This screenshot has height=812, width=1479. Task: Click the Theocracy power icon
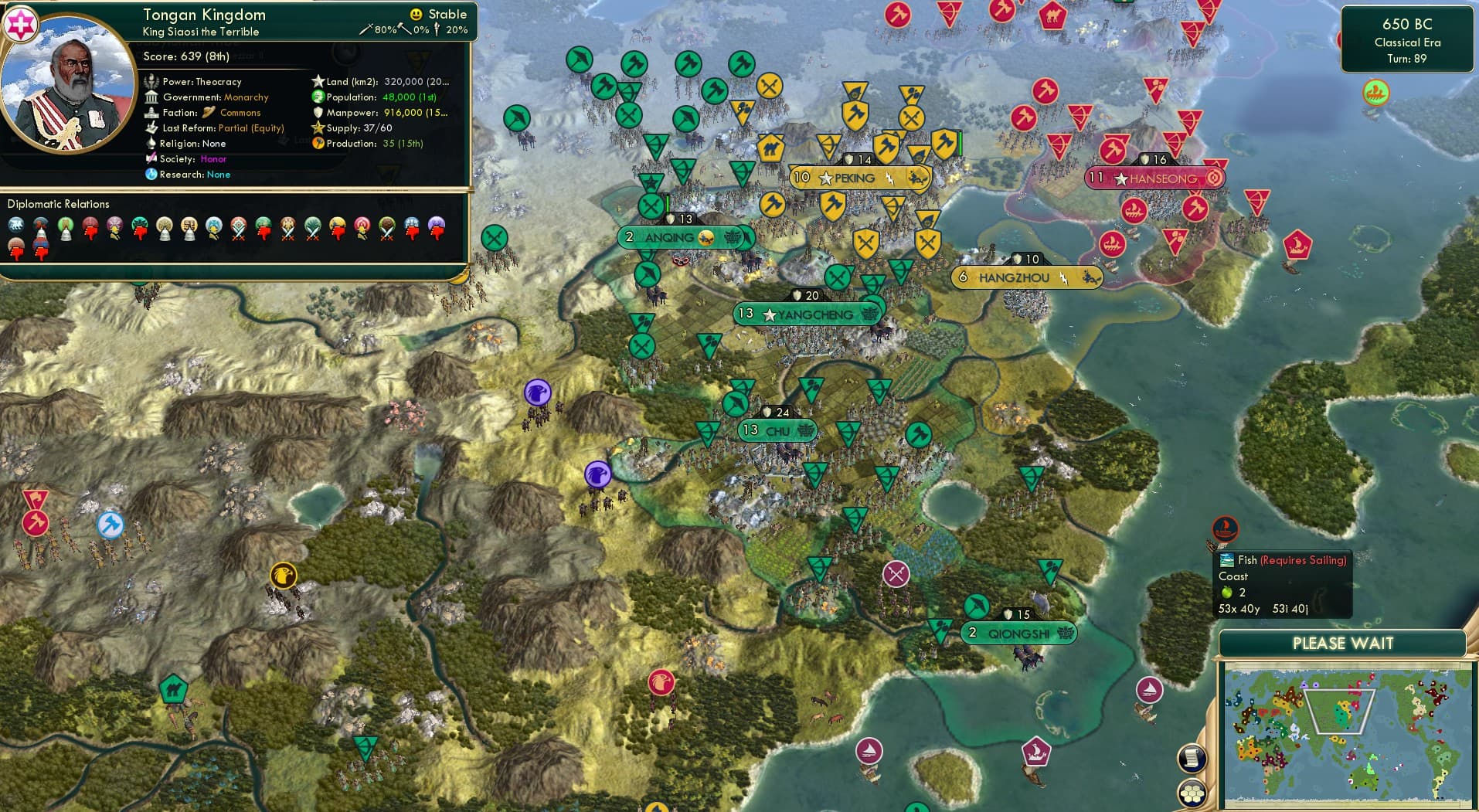click(x=151, y=81)
